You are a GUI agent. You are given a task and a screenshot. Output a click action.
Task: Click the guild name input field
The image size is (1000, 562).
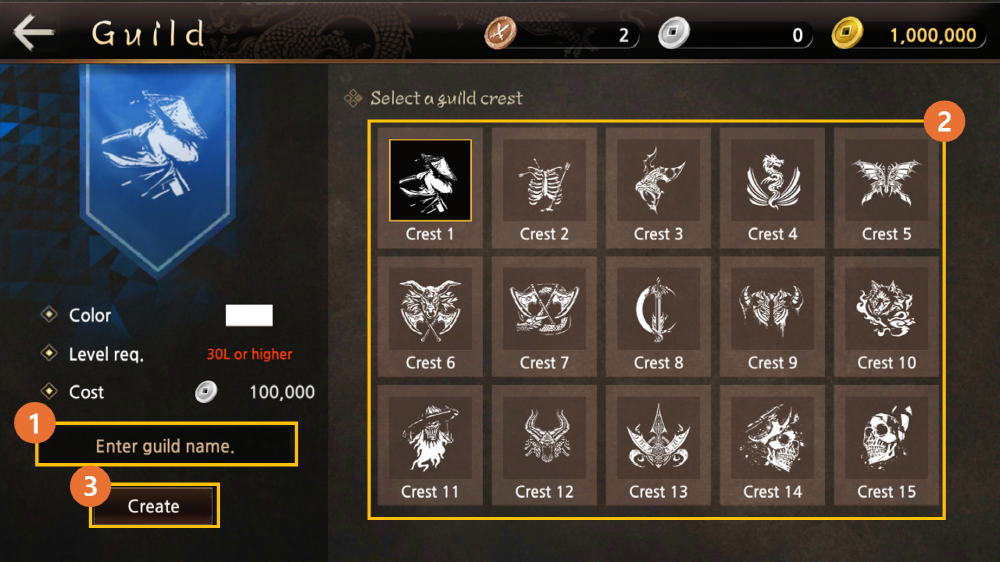[166, 446]
